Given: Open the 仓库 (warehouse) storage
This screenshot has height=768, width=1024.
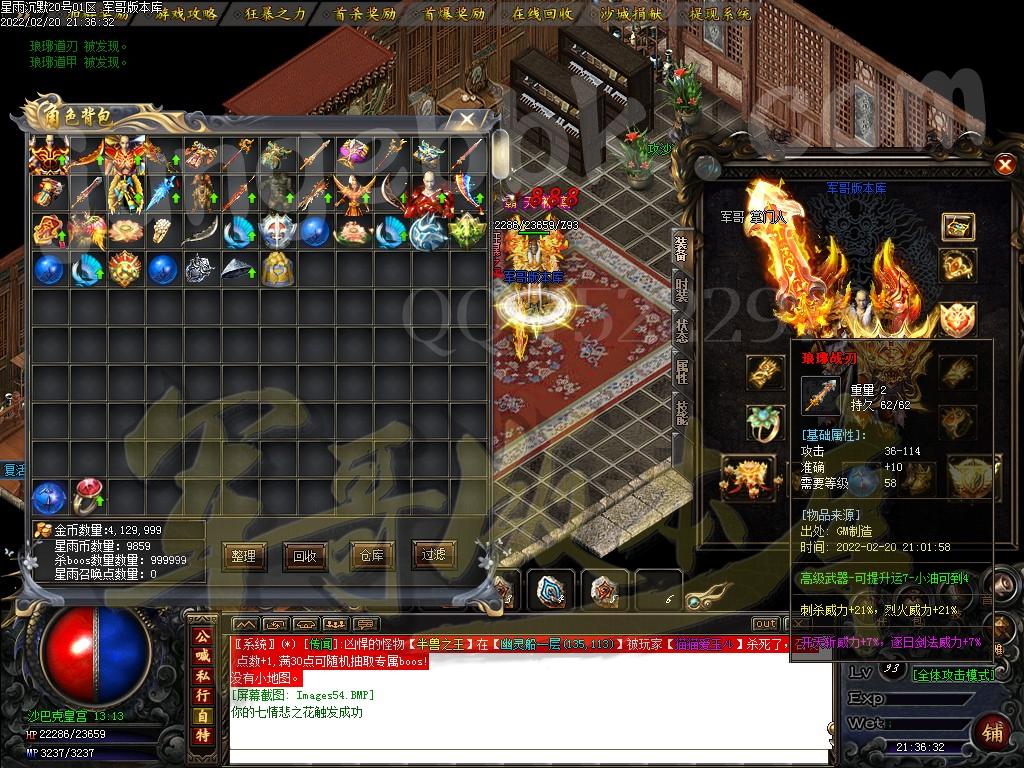Looking at the screenshot, I should [x=371, y=556].
